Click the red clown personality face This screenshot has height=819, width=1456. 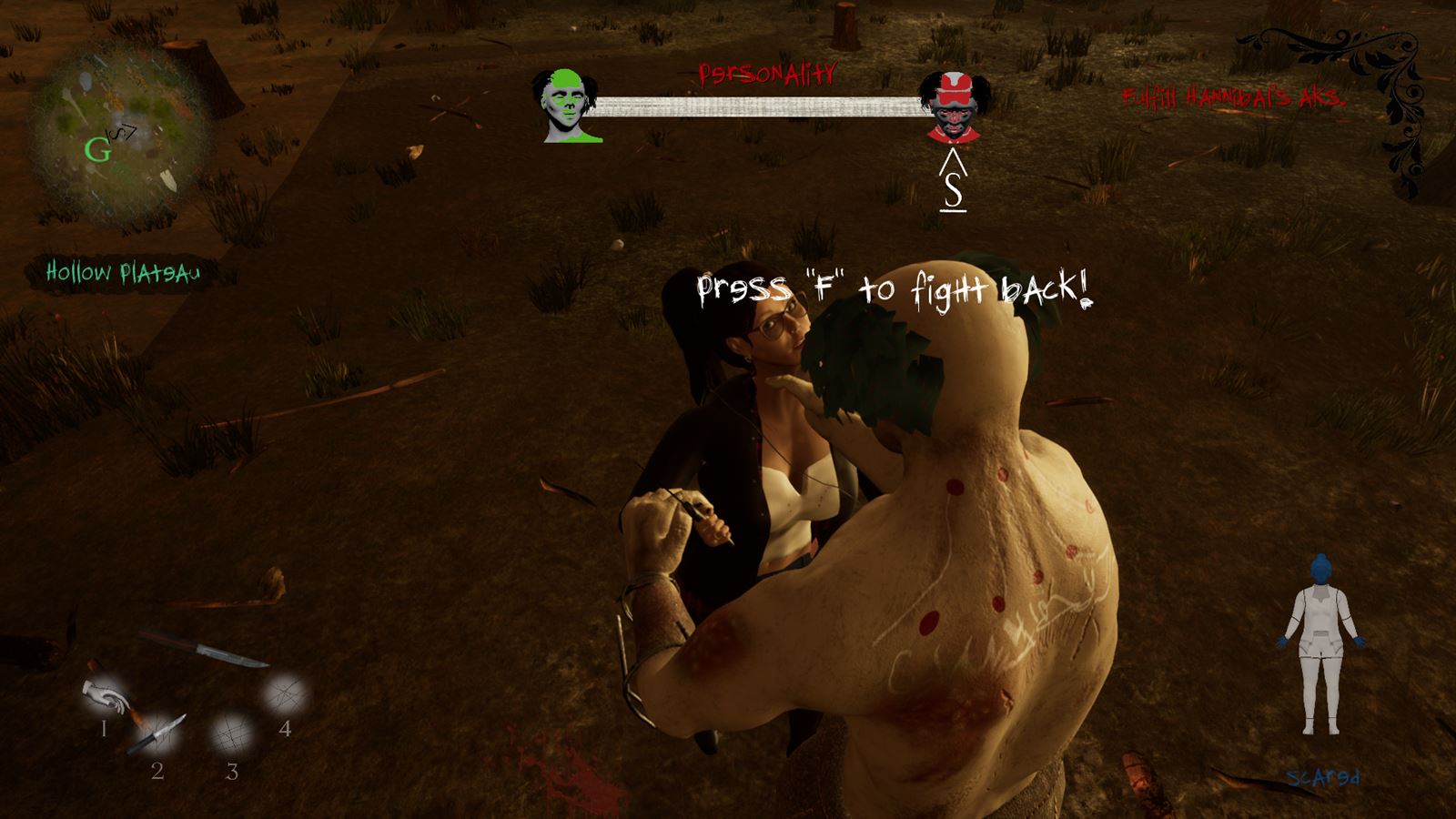(953, 107)
